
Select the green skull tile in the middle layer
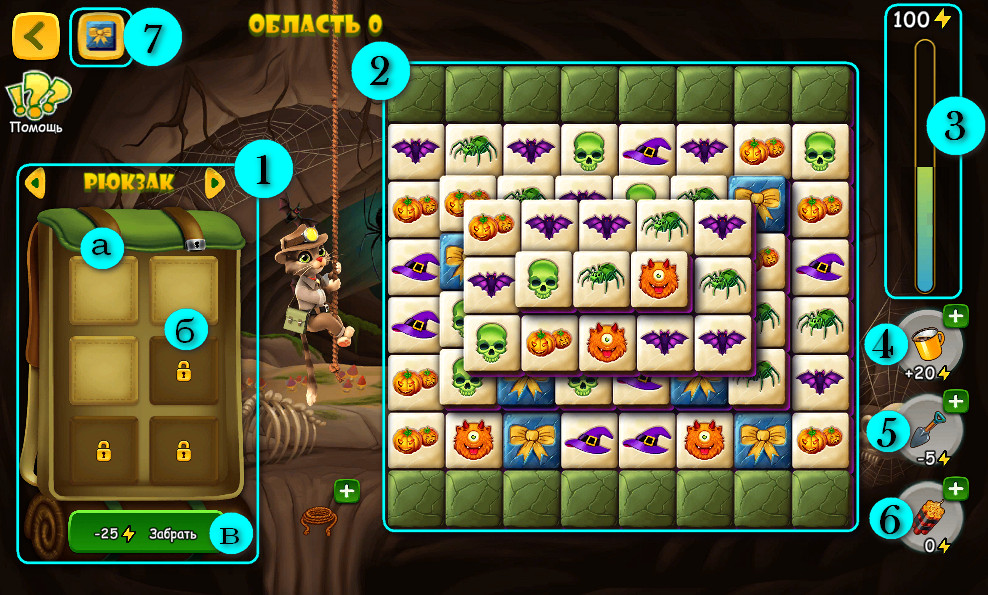543,278
